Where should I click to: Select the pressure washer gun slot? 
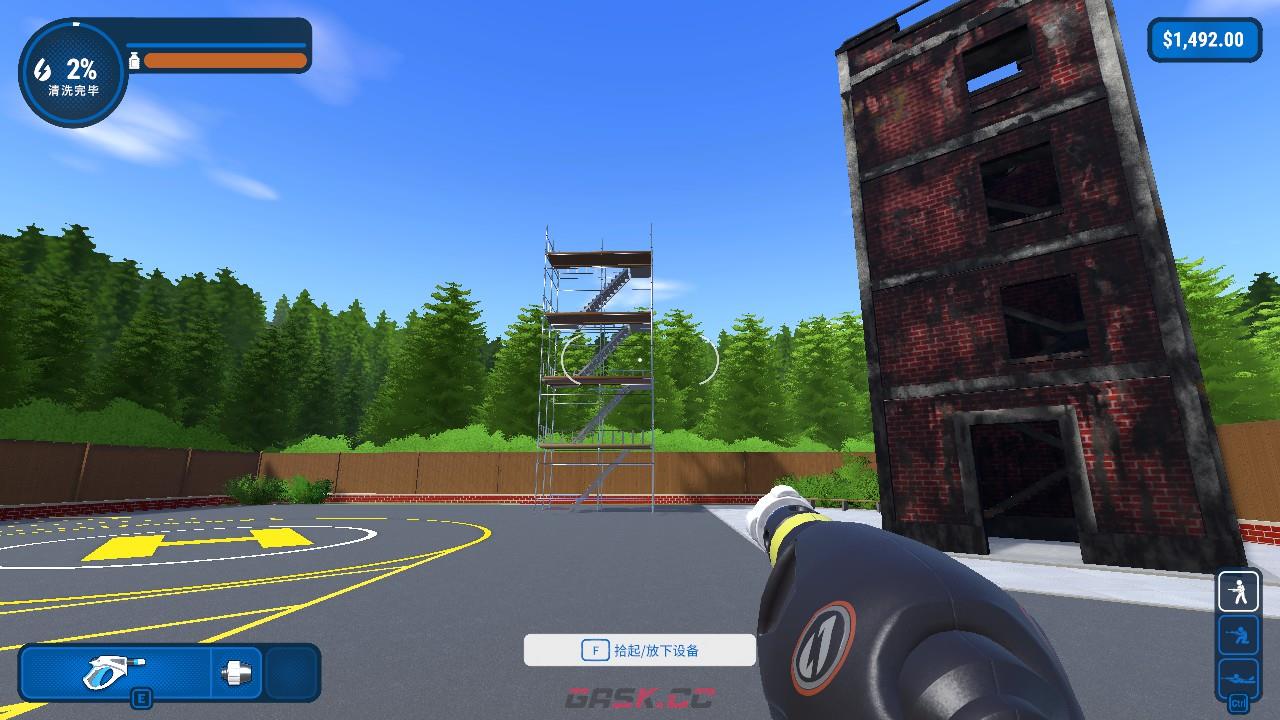point(115,670)
